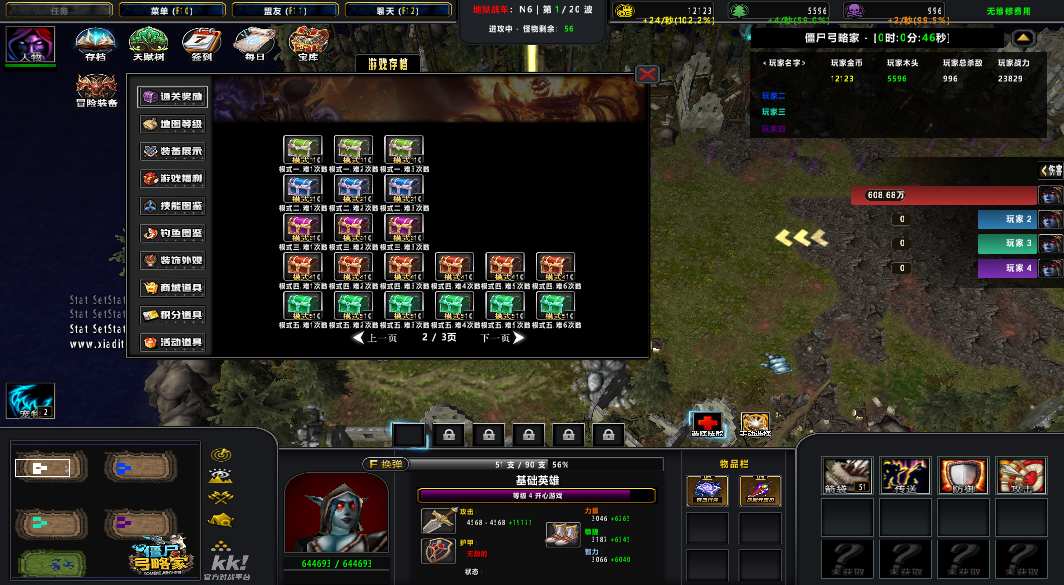The image size is (1064, 585).
Task: Open the 通关奖励 category
Action: (172, 98)
